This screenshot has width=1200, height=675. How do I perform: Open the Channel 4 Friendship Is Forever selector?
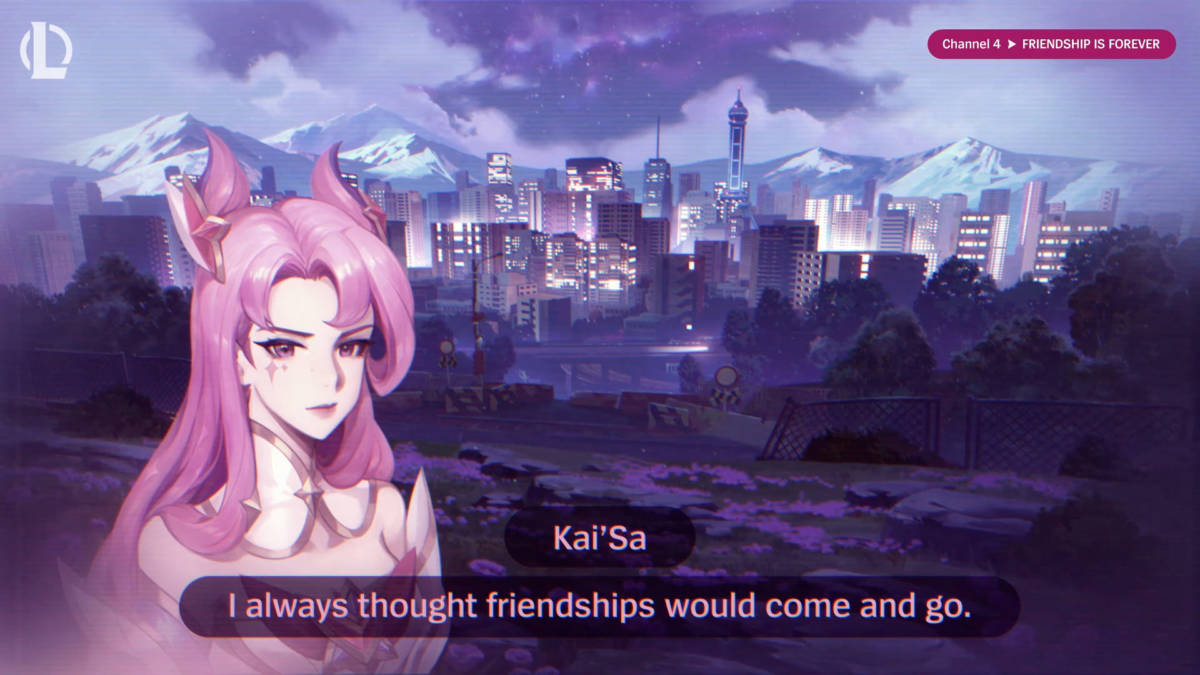pos(1051,45)
